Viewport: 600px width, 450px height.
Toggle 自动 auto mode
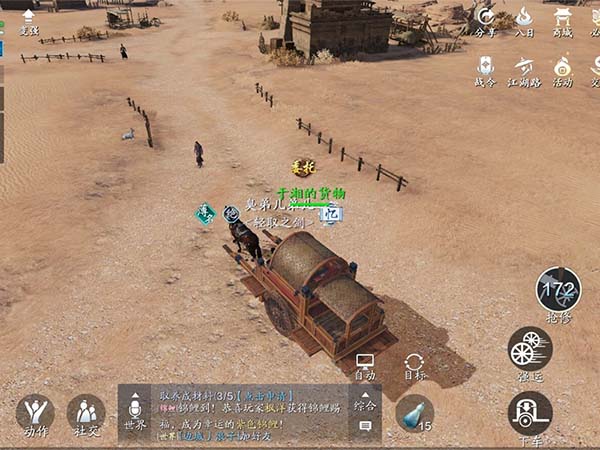pos(365,364)
